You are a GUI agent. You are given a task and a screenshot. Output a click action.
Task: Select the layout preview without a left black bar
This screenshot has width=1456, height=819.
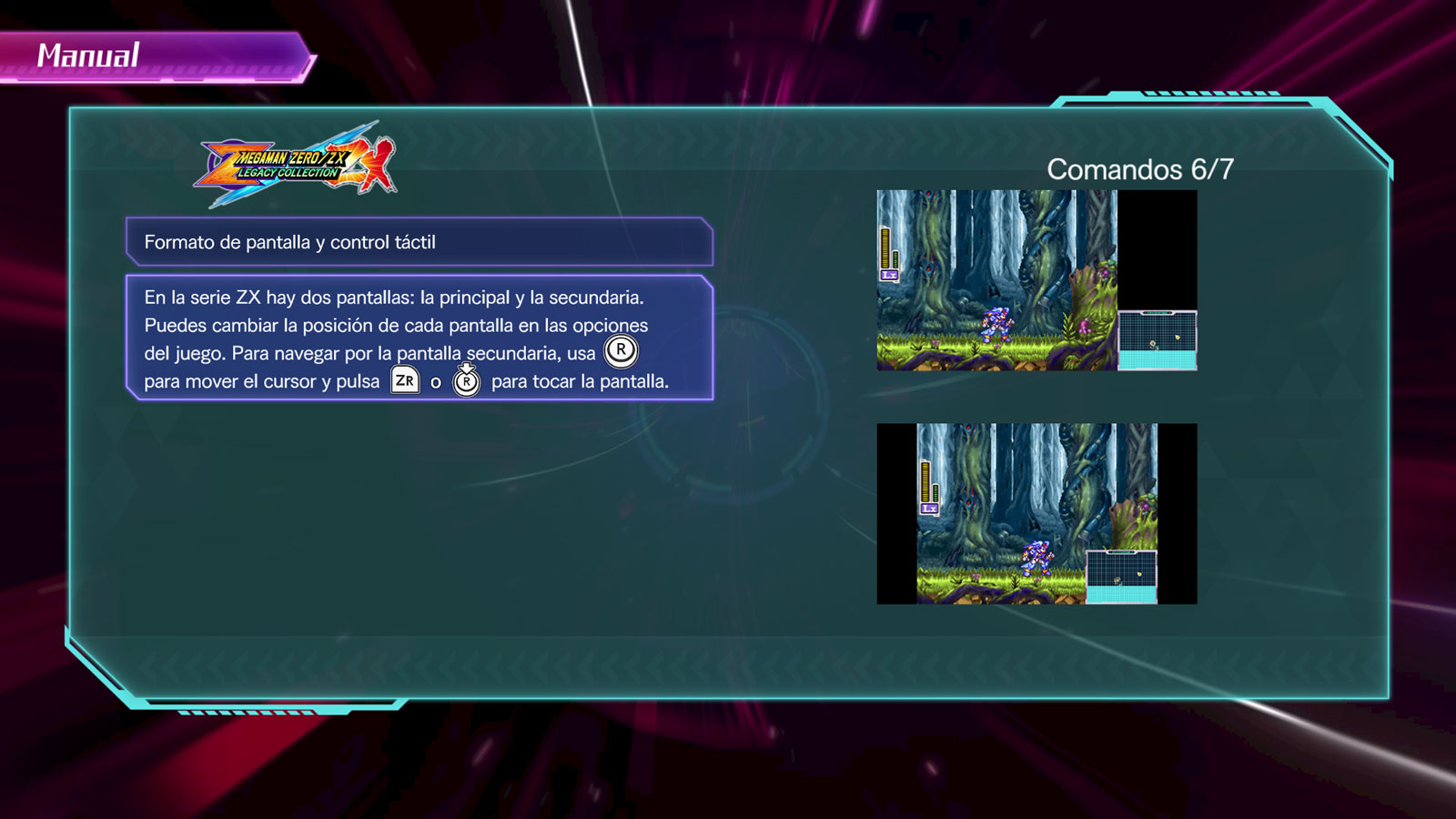click(x=1036, y=280)
